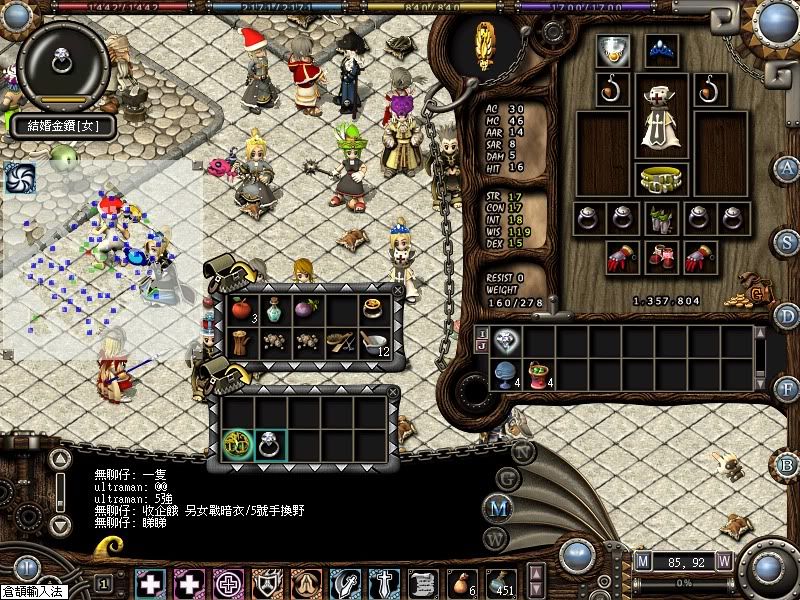The image size is (800, 600).
Task: Close the food bag window
Action: (x=399, y=291)
